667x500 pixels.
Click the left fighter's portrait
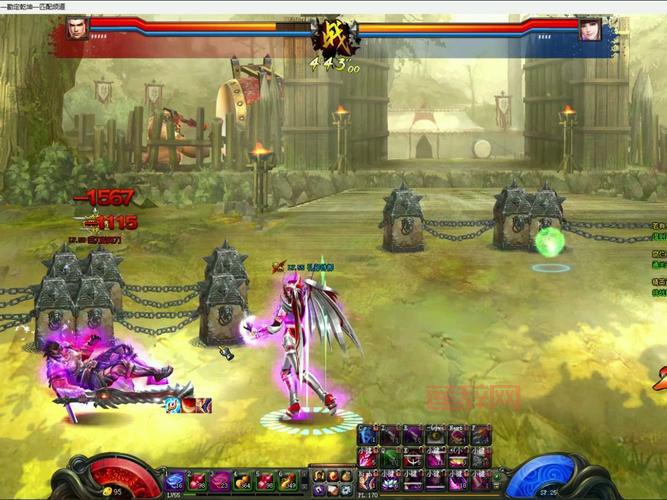(x=77, y=28)
